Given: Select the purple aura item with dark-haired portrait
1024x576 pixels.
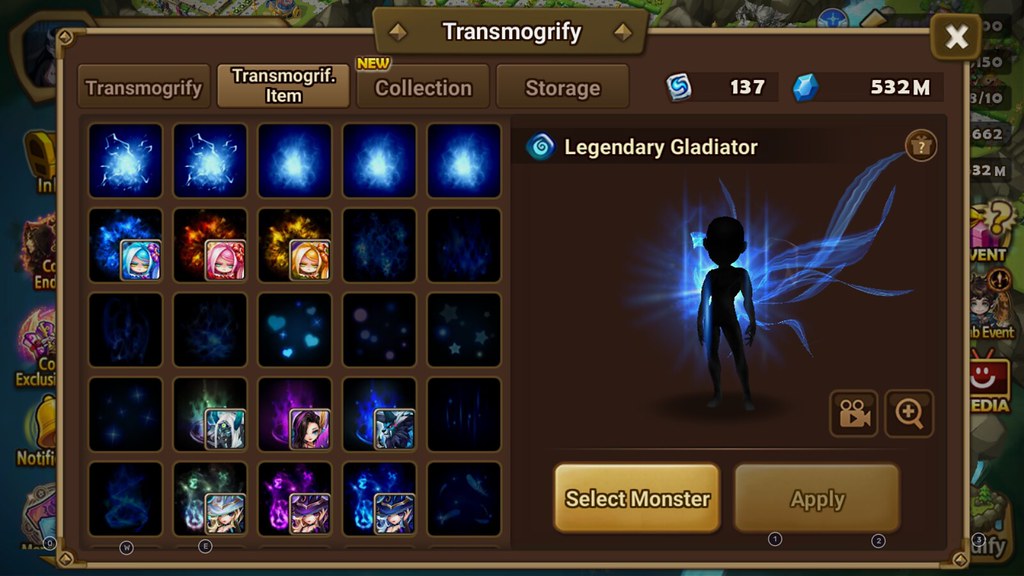Looking at the screenshot, I should pos(294,413).
